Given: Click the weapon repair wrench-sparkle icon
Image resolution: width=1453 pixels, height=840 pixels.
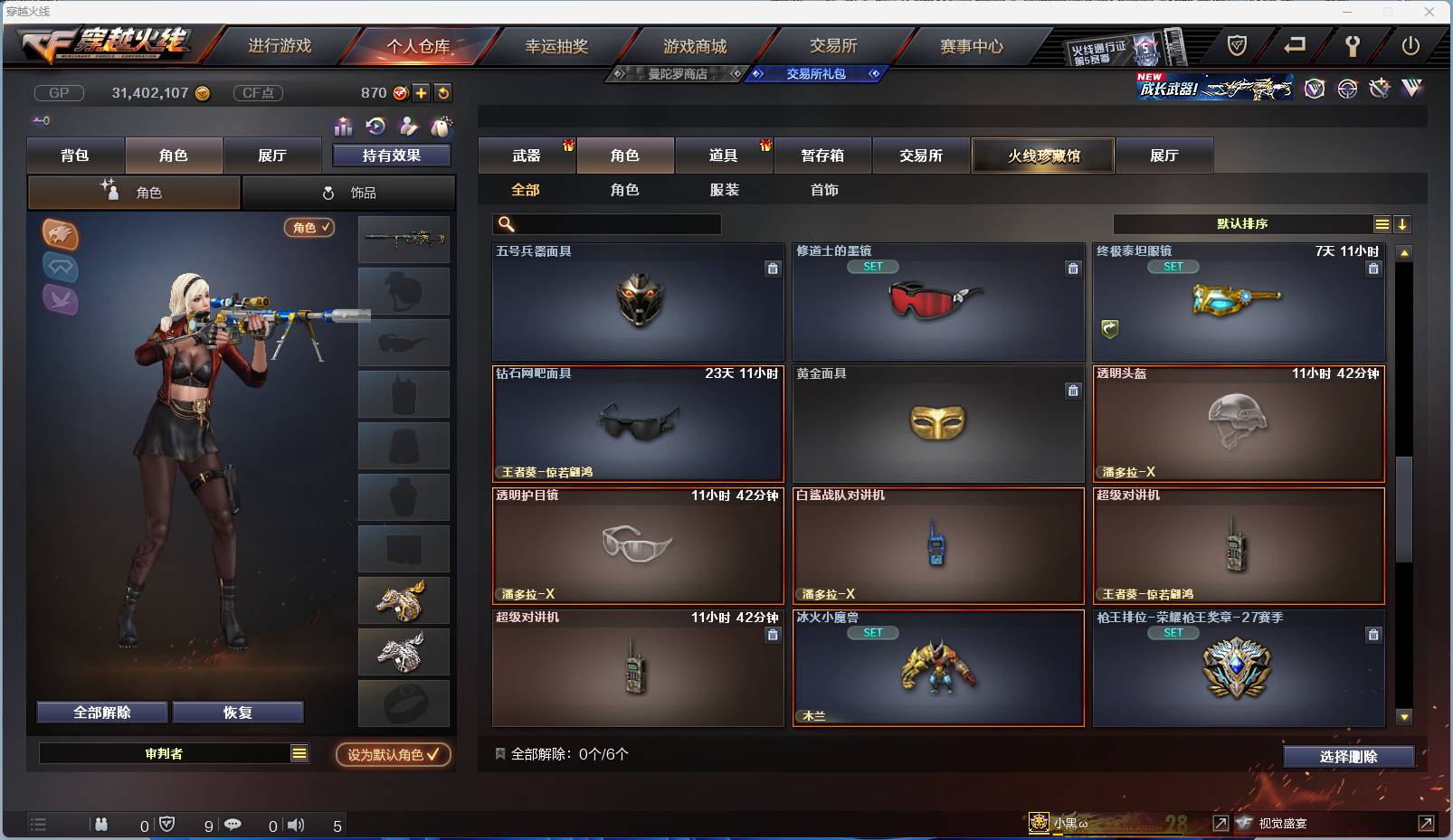Looking at the screenshot, I should point(1379,89).
